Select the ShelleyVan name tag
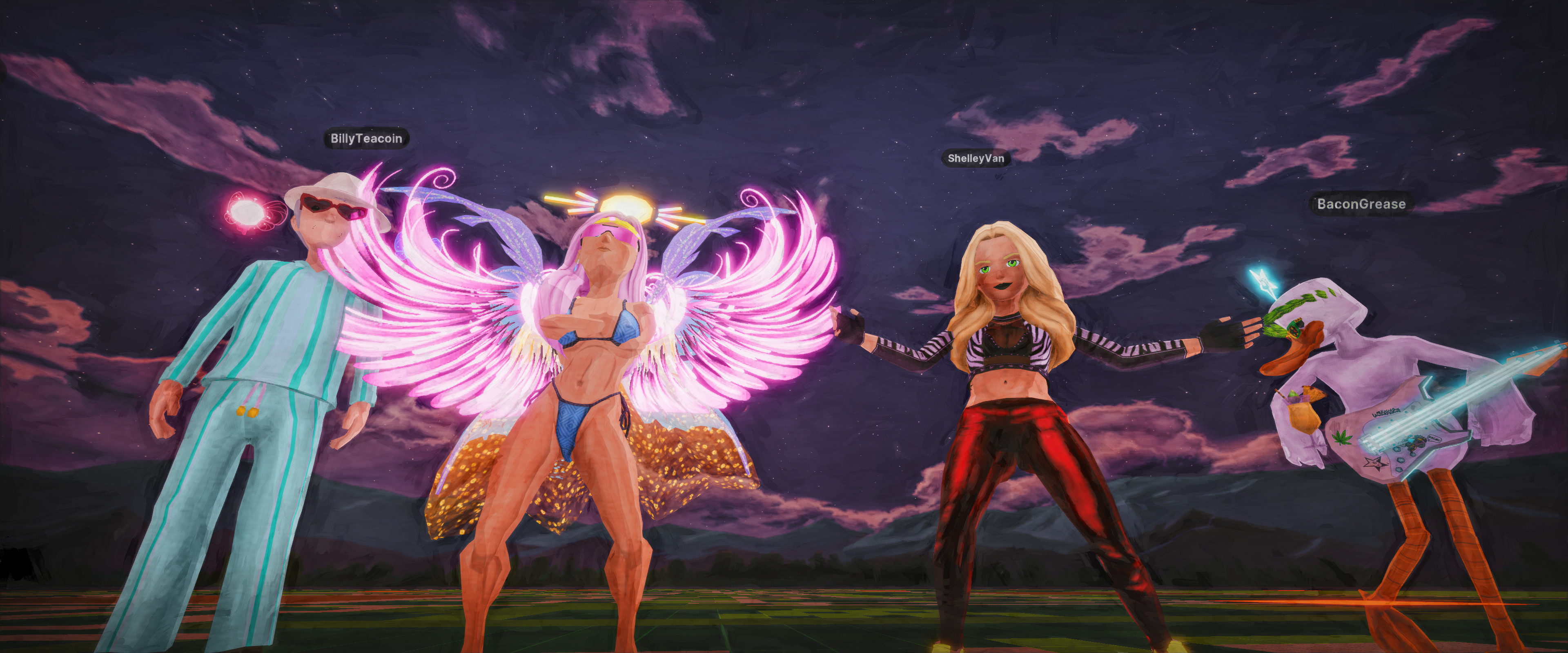This screenshot has height=653, width=1568. 975,158
